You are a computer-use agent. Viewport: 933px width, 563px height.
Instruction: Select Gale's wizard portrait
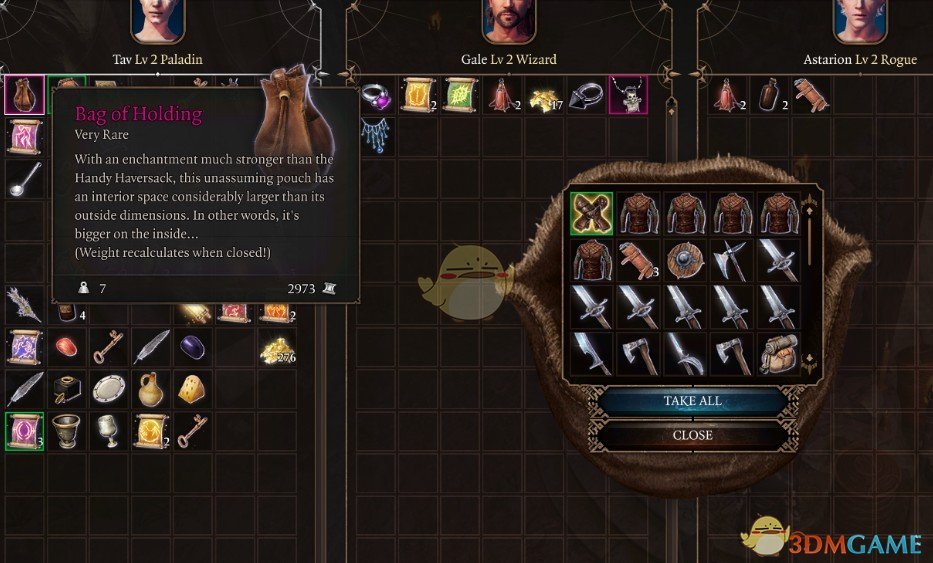(x=509, y=21)
